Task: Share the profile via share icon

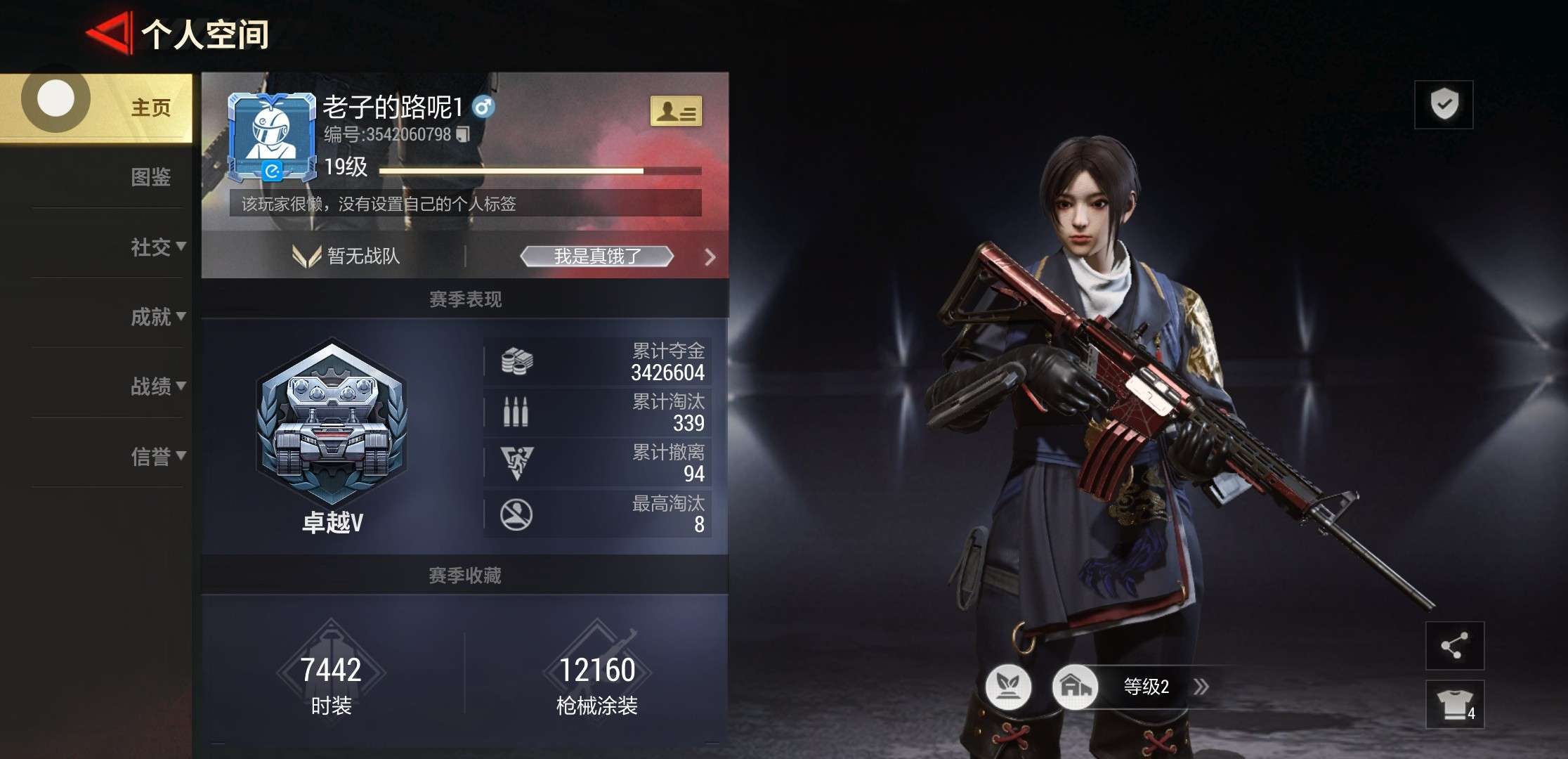Action: point(1454,645)
